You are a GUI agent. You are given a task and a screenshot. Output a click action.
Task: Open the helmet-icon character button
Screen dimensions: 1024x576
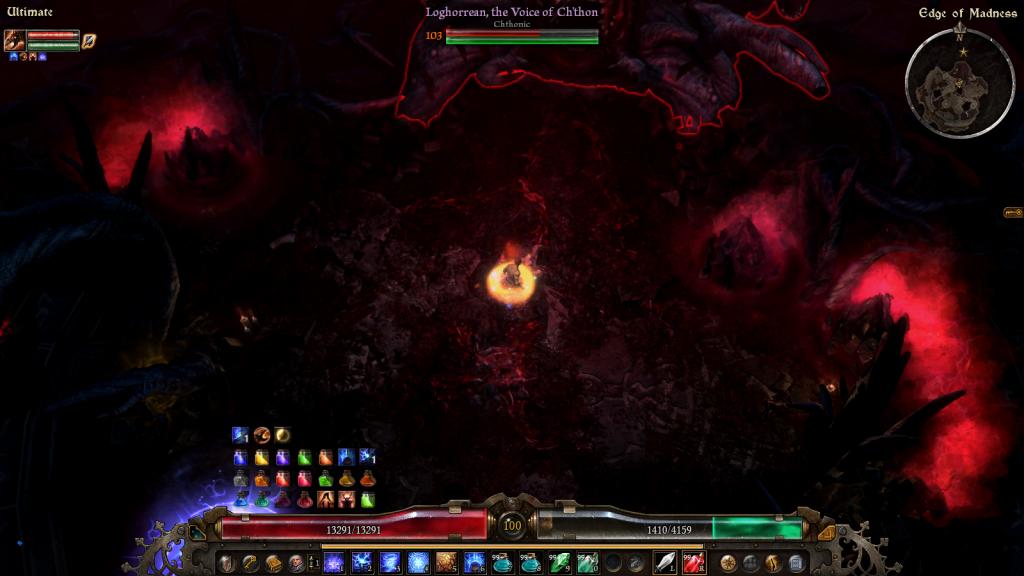tap(227, 563)
